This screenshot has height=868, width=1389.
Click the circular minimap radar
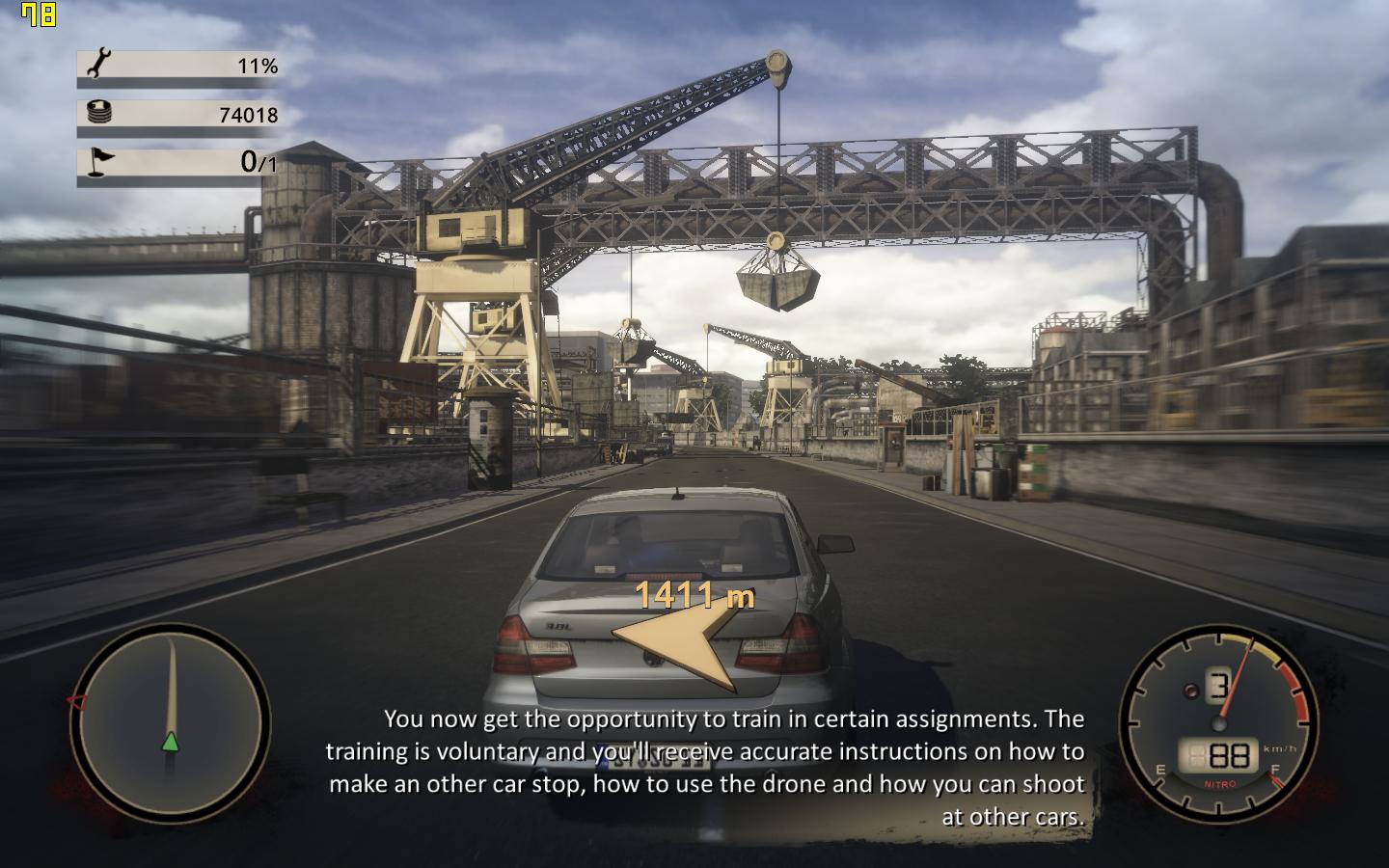[x=170, y=721]
